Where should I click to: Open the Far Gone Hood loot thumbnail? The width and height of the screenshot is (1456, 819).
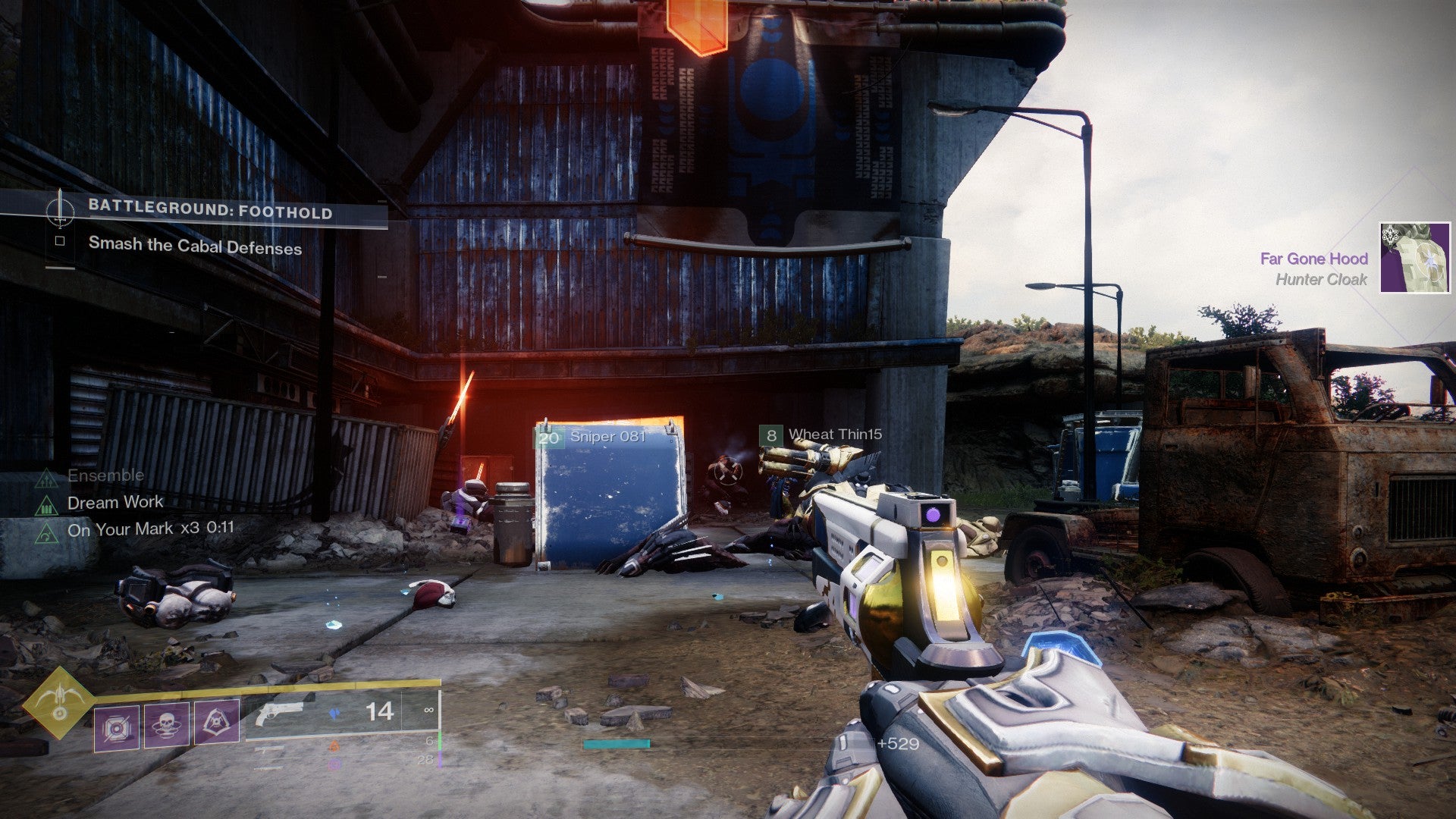[1414, 258]
